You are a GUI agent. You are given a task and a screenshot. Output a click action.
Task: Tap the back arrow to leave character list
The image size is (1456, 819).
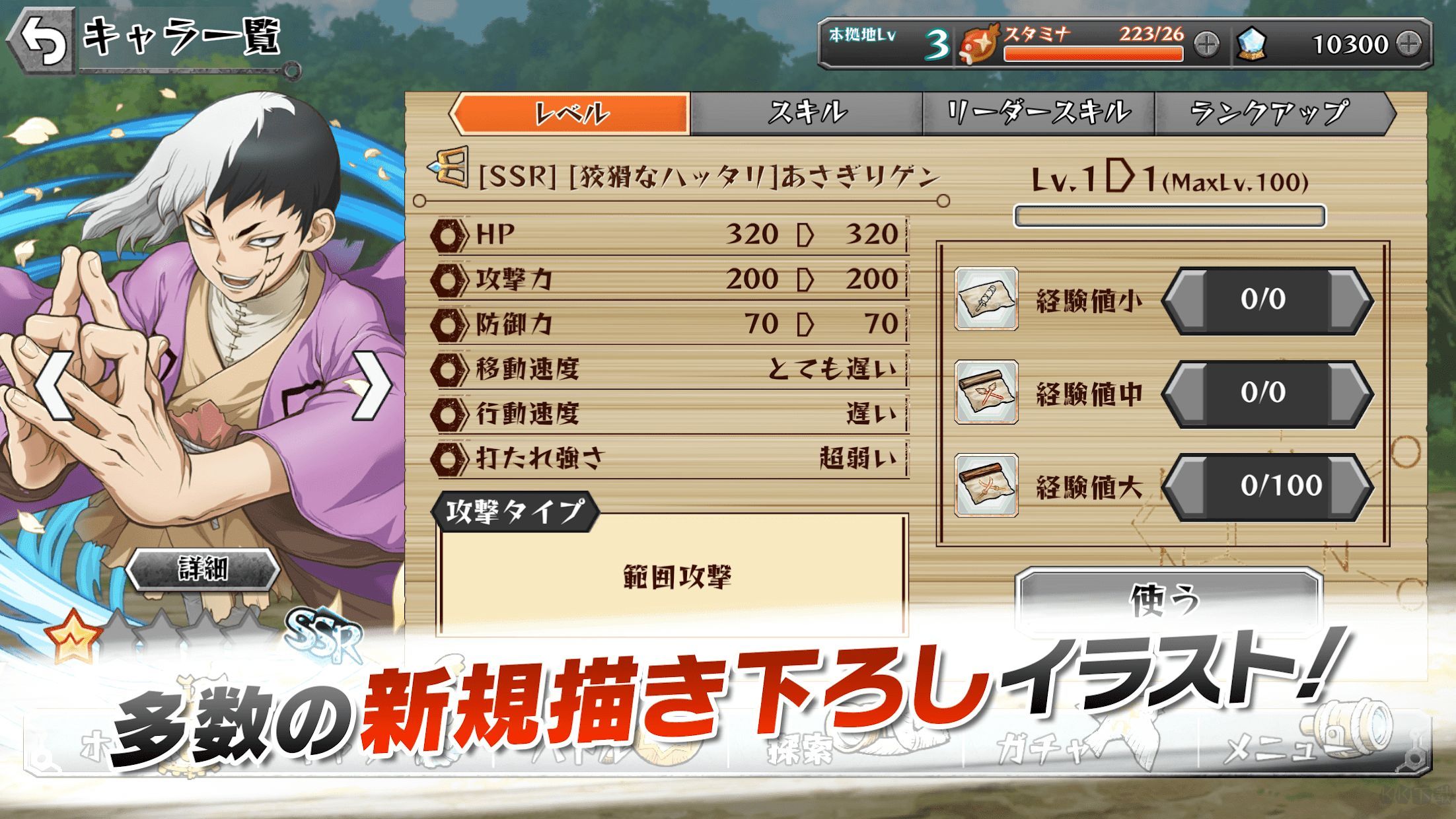pos(41,40)
